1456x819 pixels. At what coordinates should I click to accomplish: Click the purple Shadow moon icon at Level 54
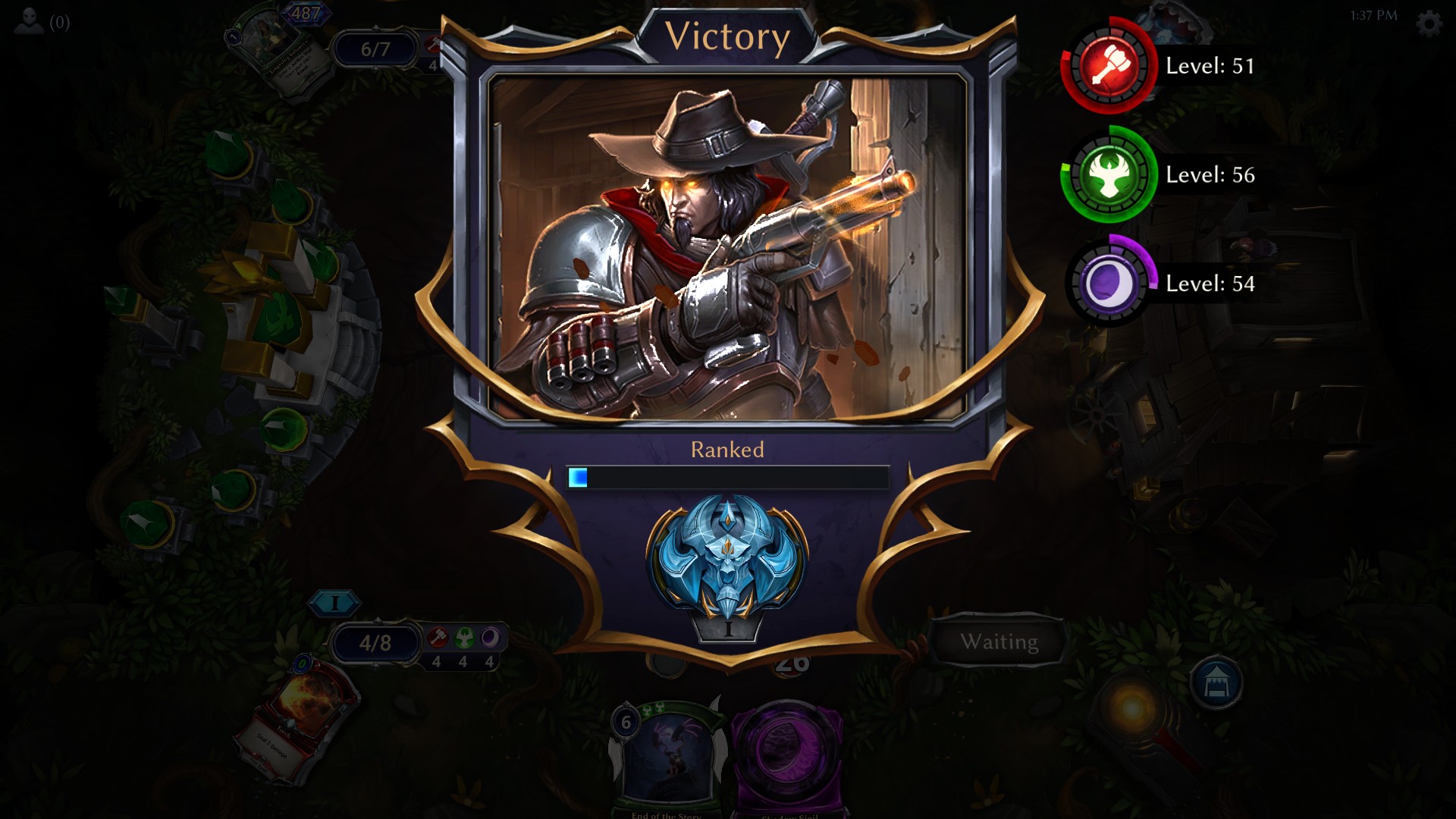[1109, 284]
